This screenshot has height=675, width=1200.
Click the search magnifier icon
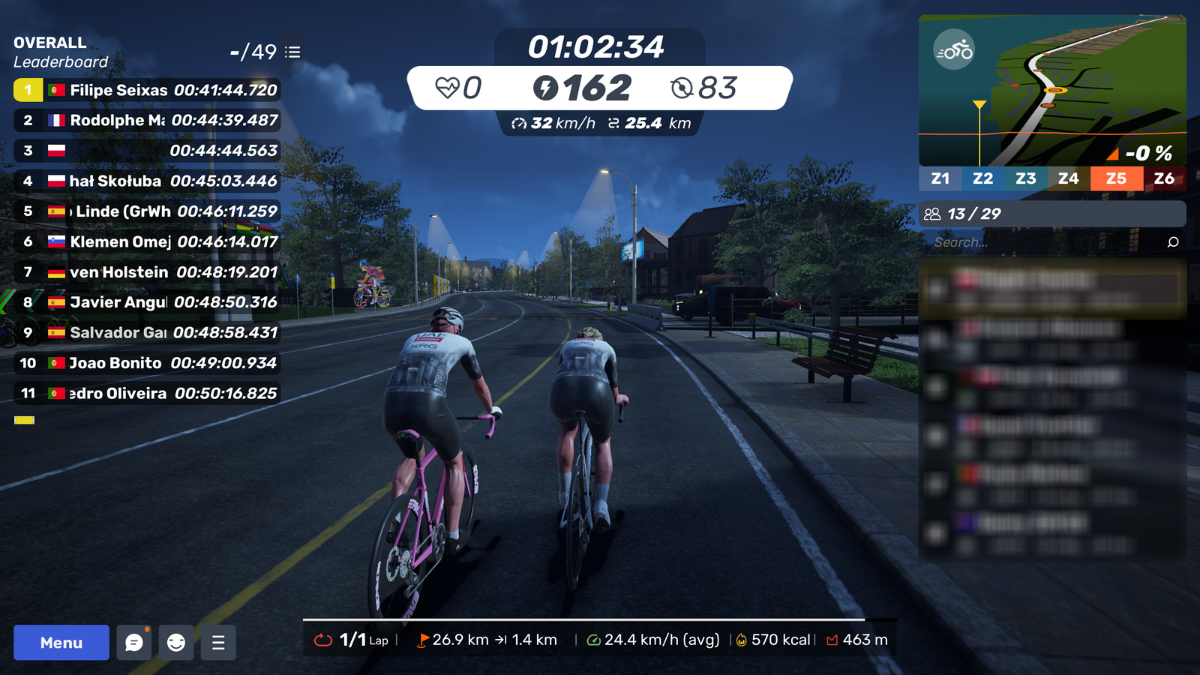[1173, 242]
